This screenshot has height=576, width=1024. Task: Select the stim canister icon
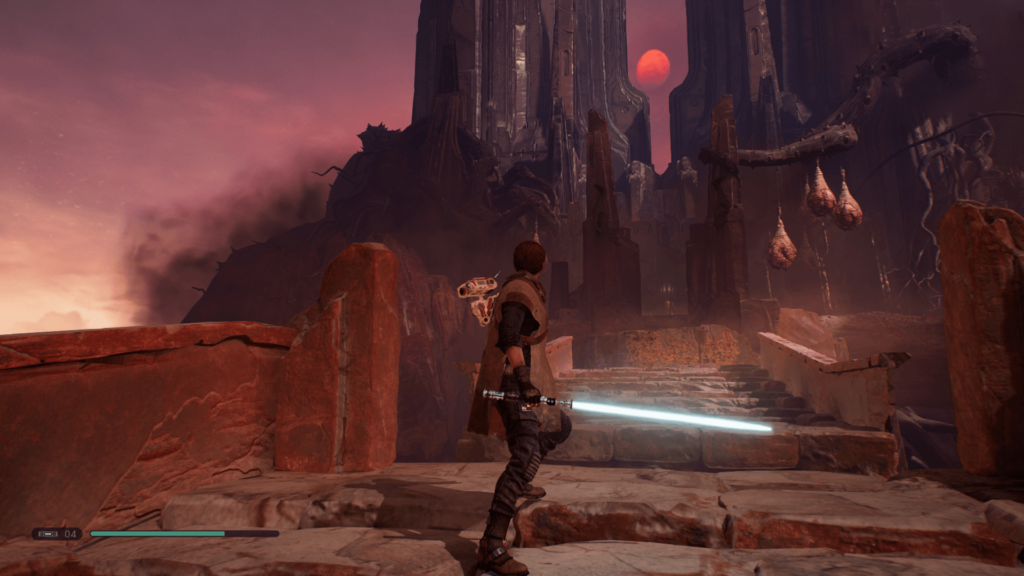click(x=48, y=534)
